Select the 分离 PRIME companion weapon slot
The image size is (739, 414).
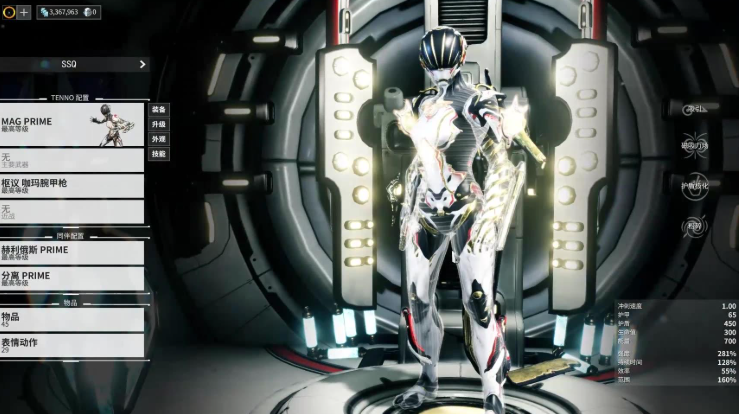tap(72, 278)
